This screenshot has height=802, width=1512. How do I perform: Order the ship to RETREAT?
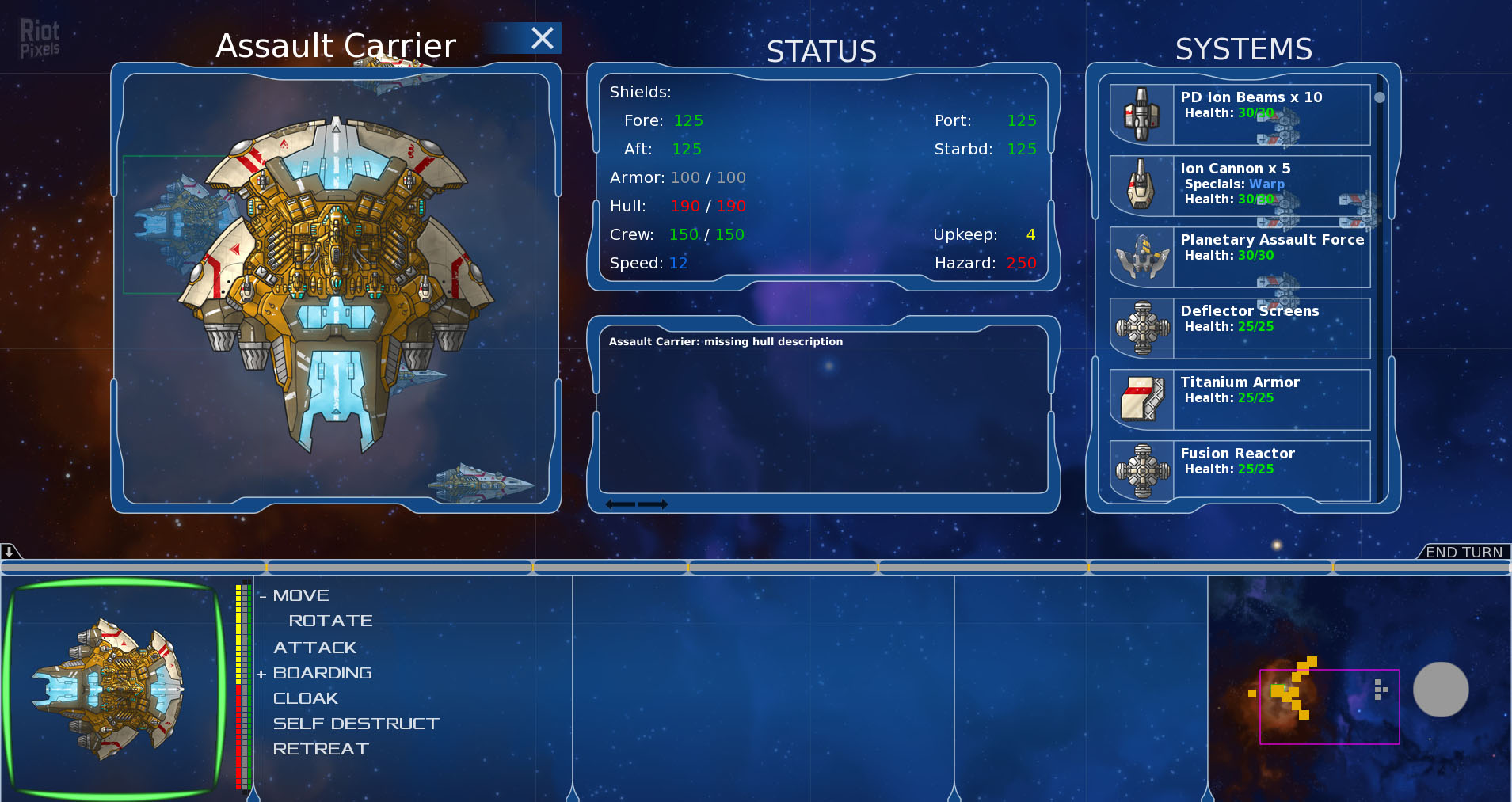[x=321, y=749]
